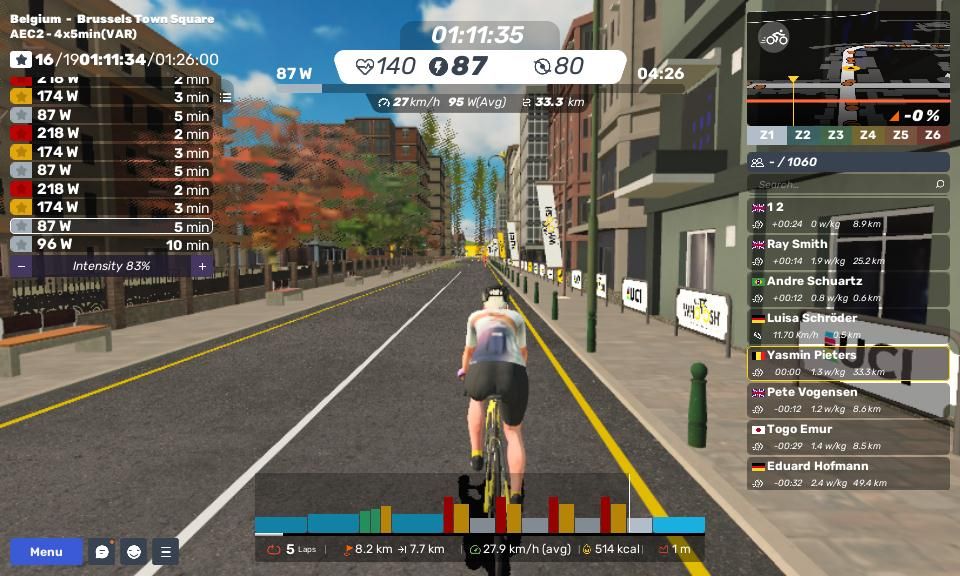Click the cyclist icon on the minimap
Image resolution: width=960 pixels, height=576 pixels.
[774, 39]
